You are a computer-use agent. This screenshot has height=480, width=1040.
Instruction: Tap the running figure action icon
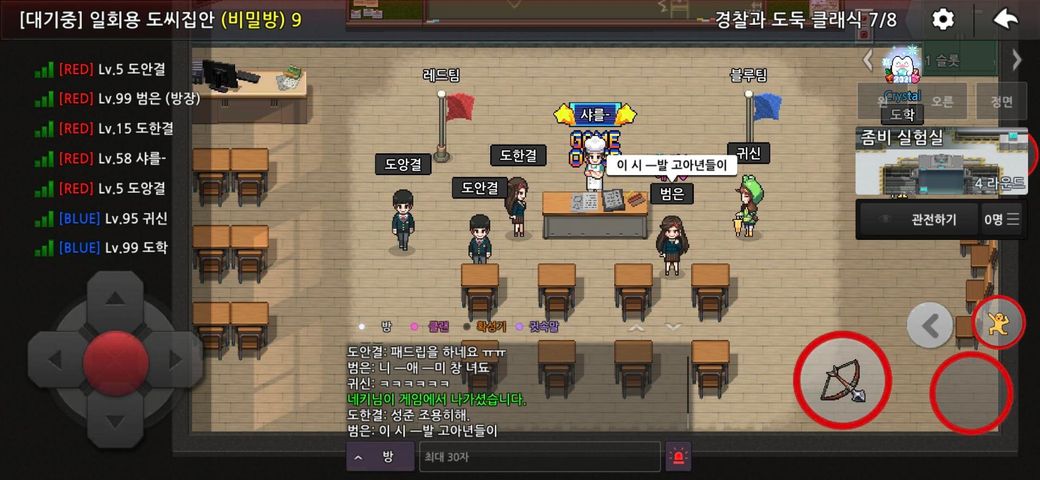pyautogui.click(x=997, y=323)
